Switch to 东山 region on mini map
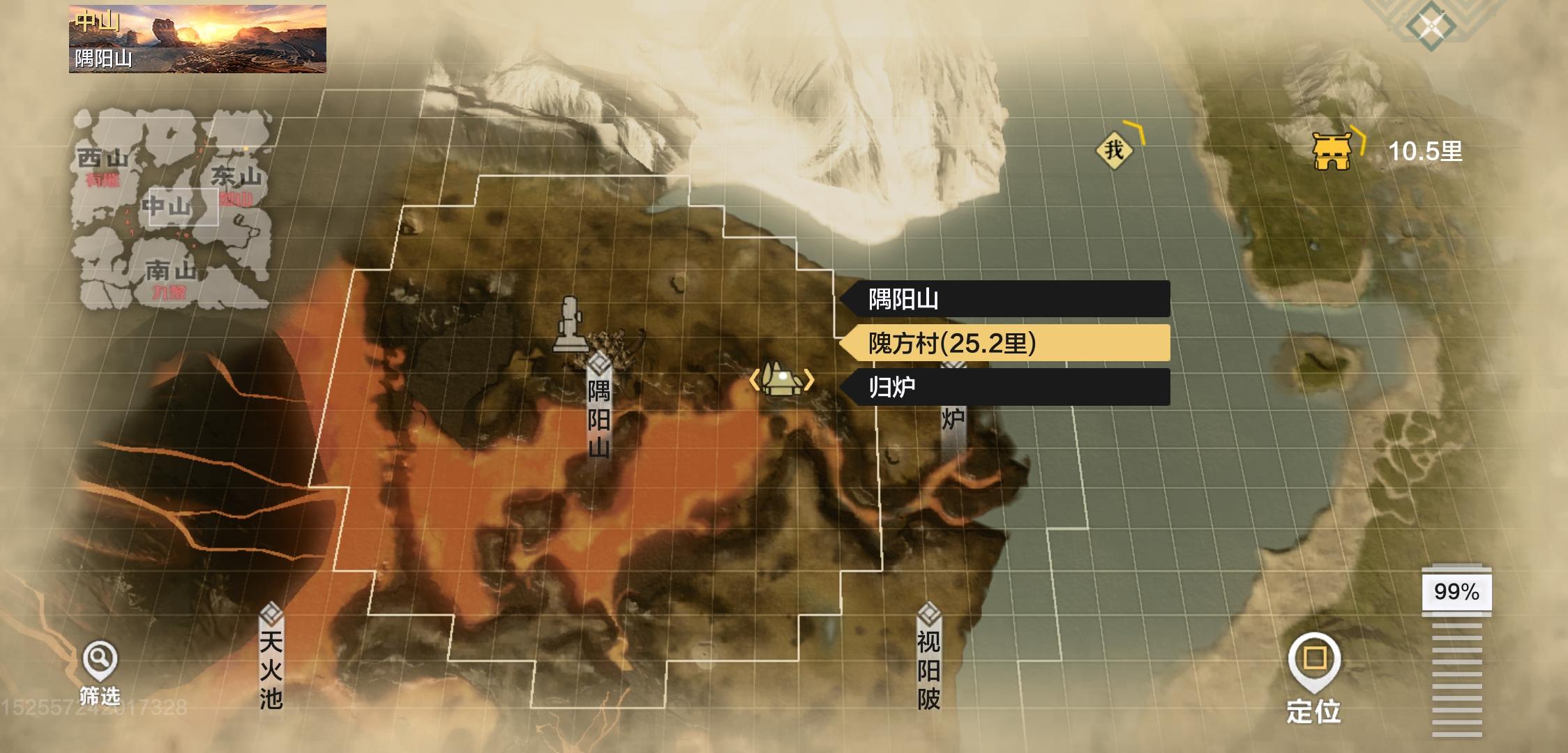Image resolution: width=1568 pixels, height=753 pixels. pyautogui.click(x=236, y=178)
